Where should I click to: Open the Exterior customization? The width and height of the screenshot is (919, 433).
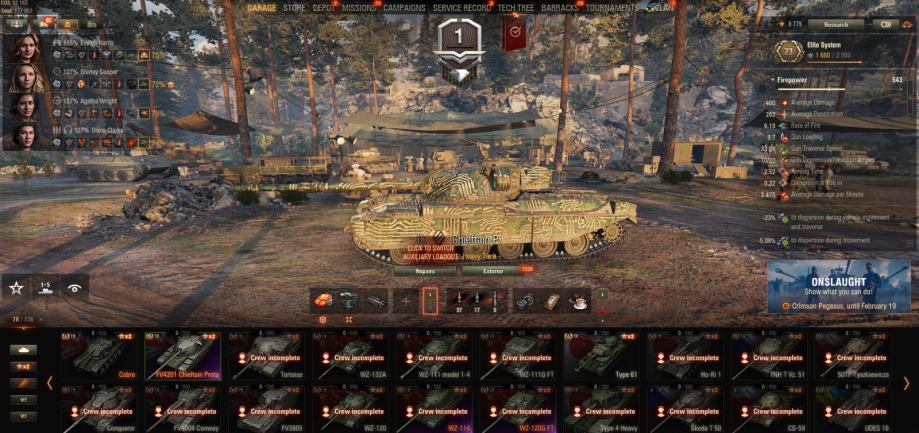tap(491, 270)
